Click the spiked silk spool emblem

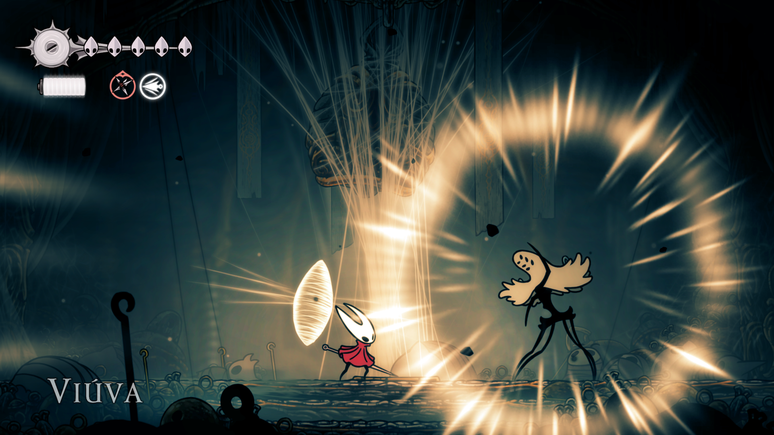pyautogui.click(x=48, y=46)
